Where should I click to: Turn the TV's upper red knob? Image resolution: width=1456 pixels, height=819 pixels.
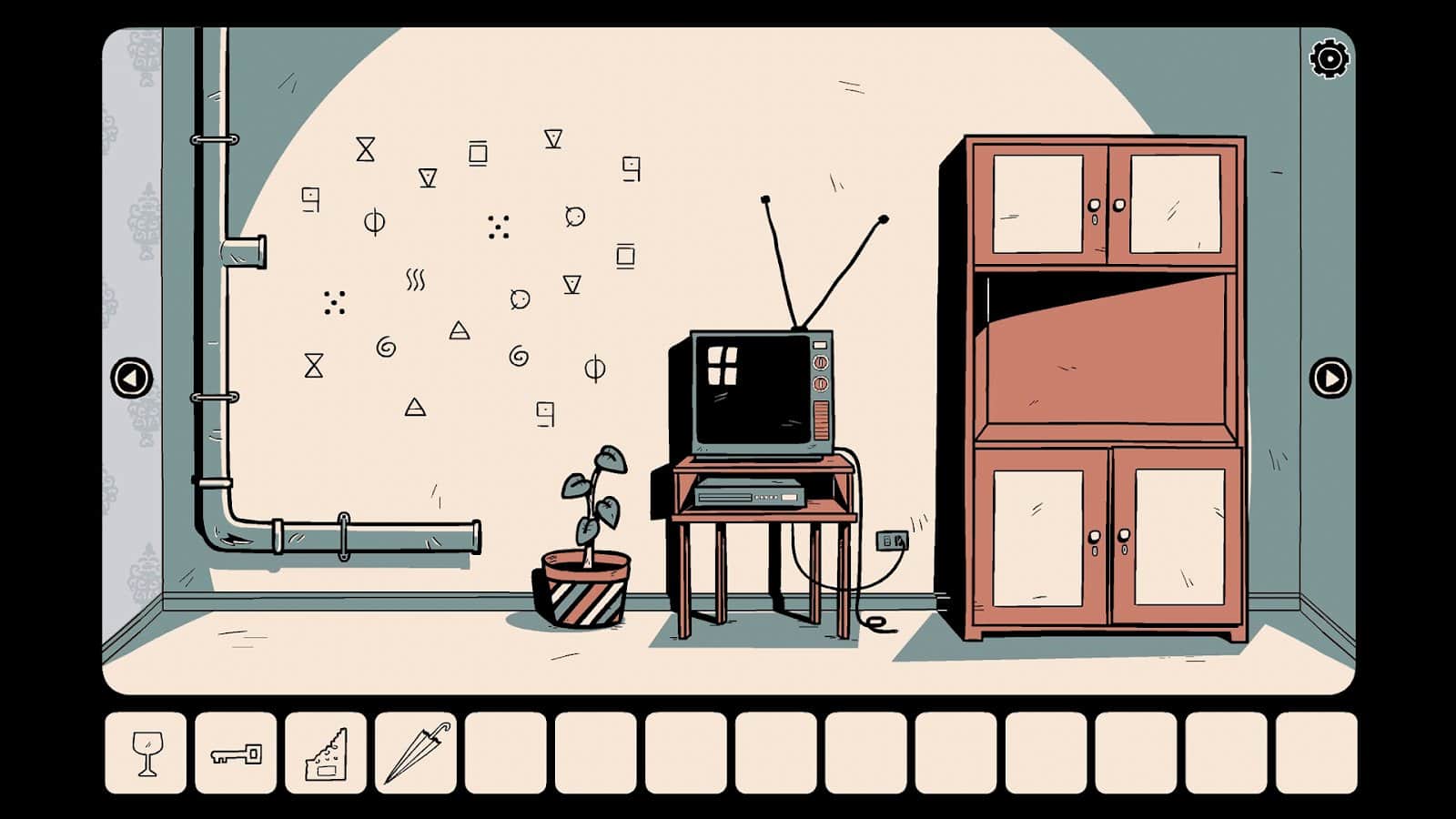[x=822, y=361]
